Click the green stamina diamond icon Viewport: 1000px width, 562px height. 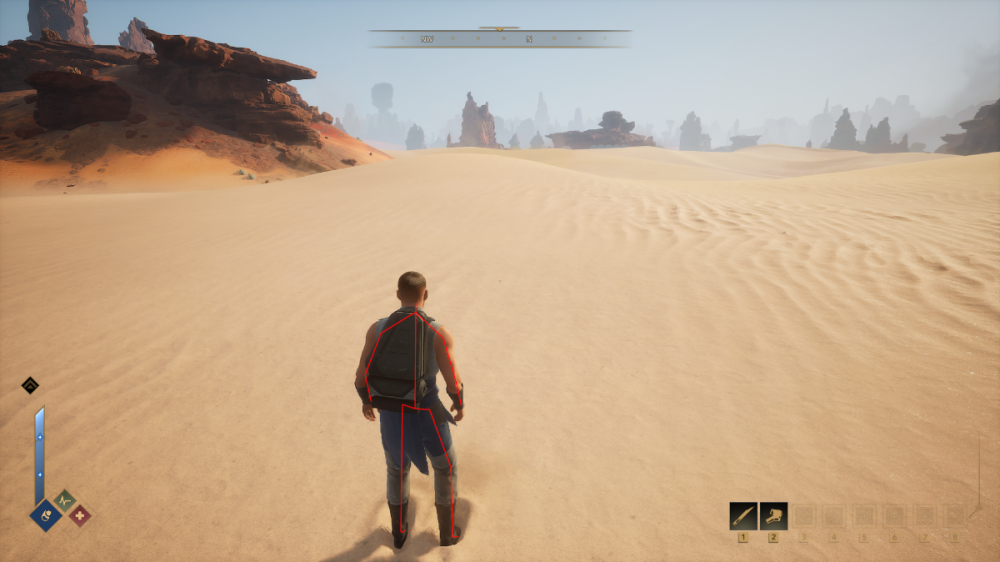click(64, 500)
